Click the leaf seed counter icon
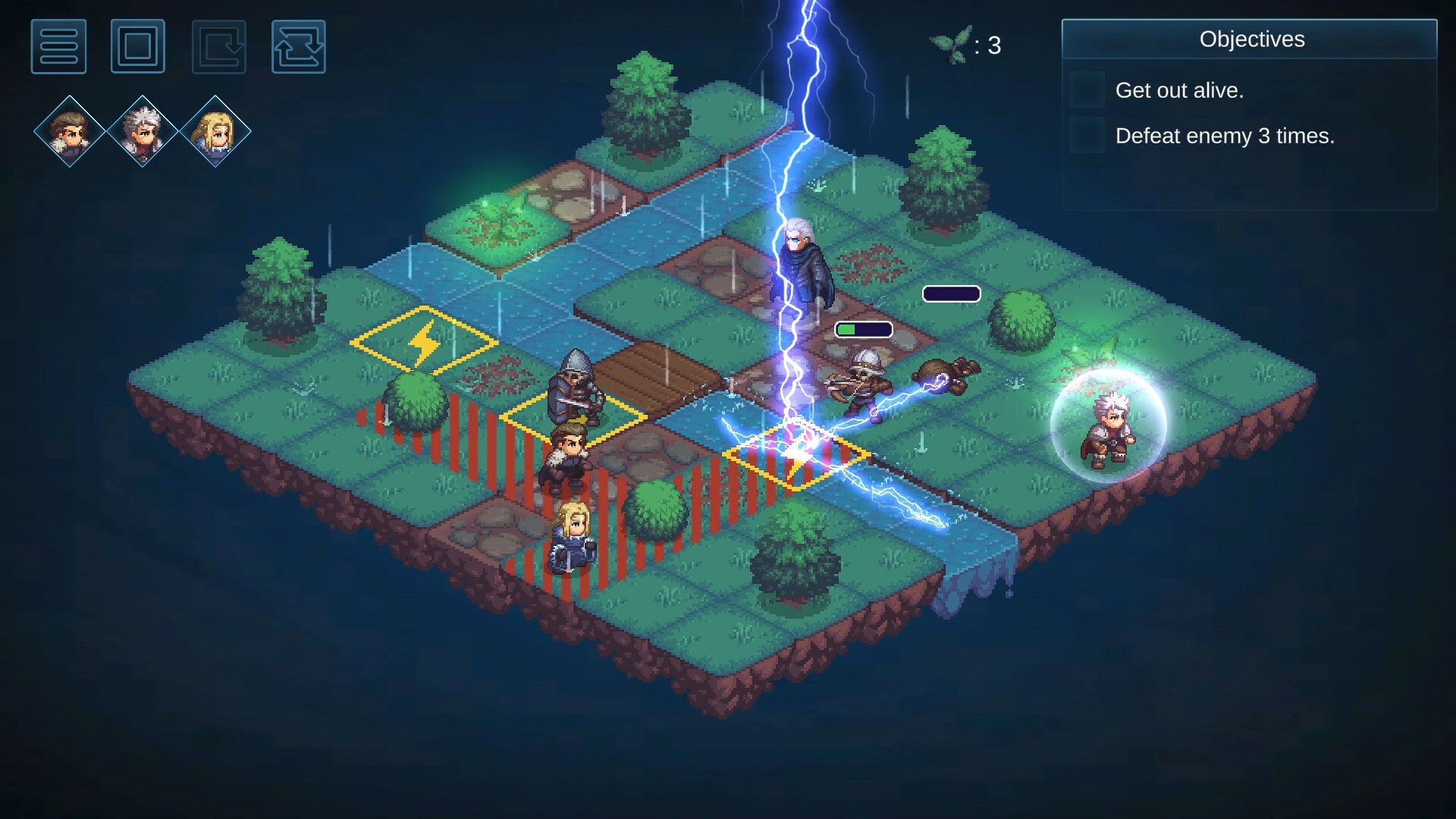Screen dimensions: 1456x819 (x=950, y=44)
